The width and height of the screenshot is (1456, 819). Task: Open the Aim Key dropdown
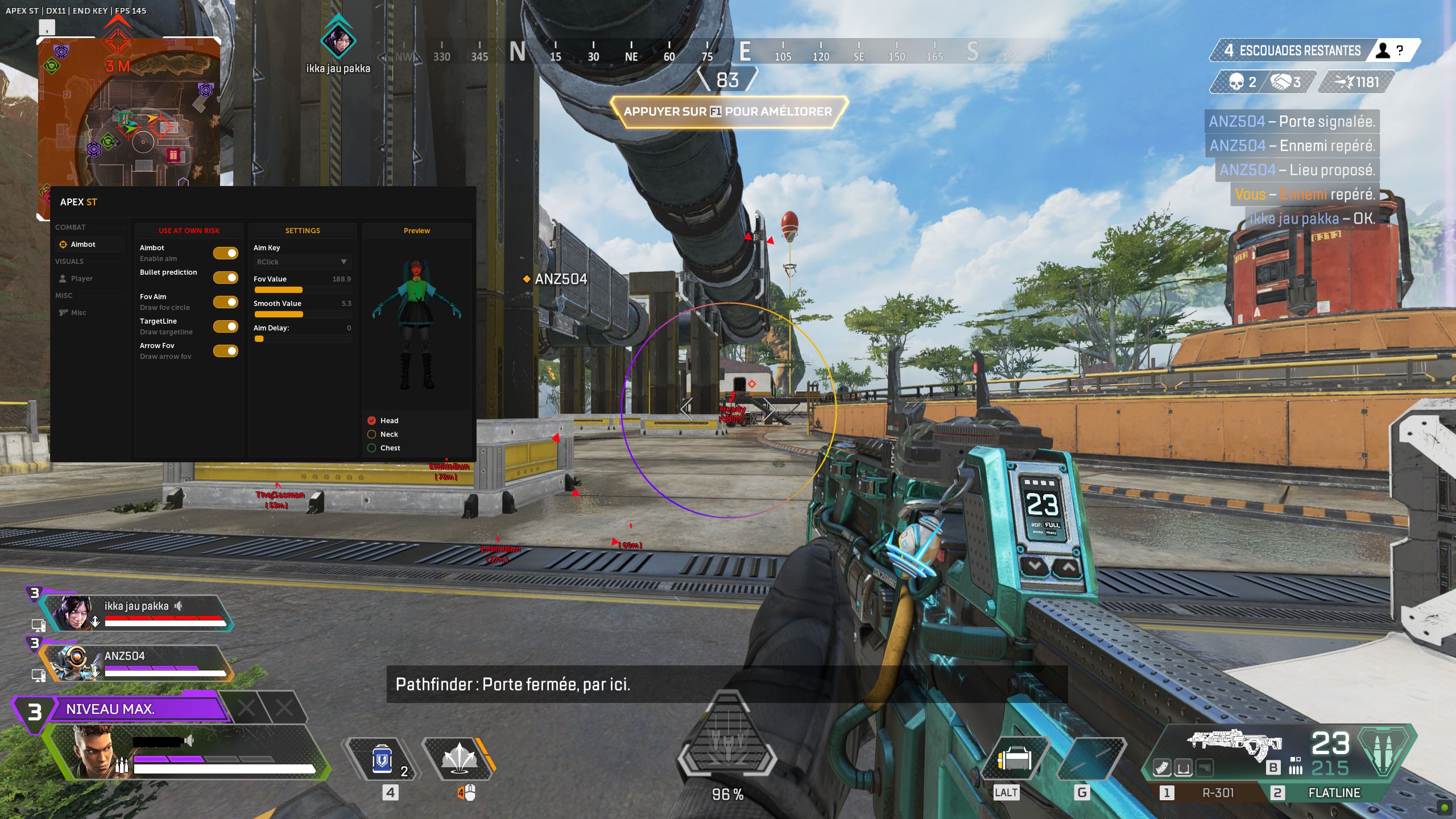(302, 262)
